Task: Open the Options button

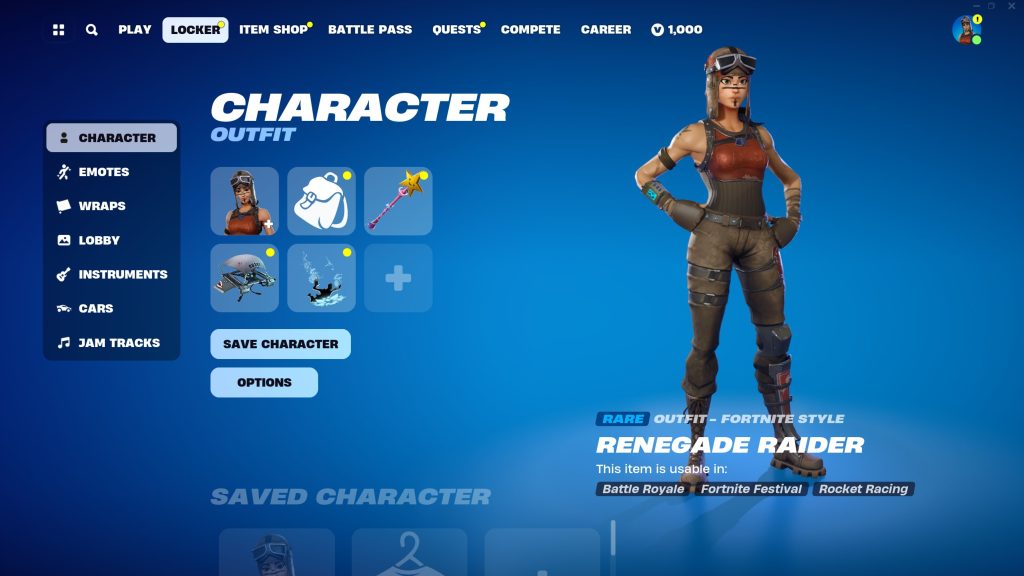Action: (264, 382)
